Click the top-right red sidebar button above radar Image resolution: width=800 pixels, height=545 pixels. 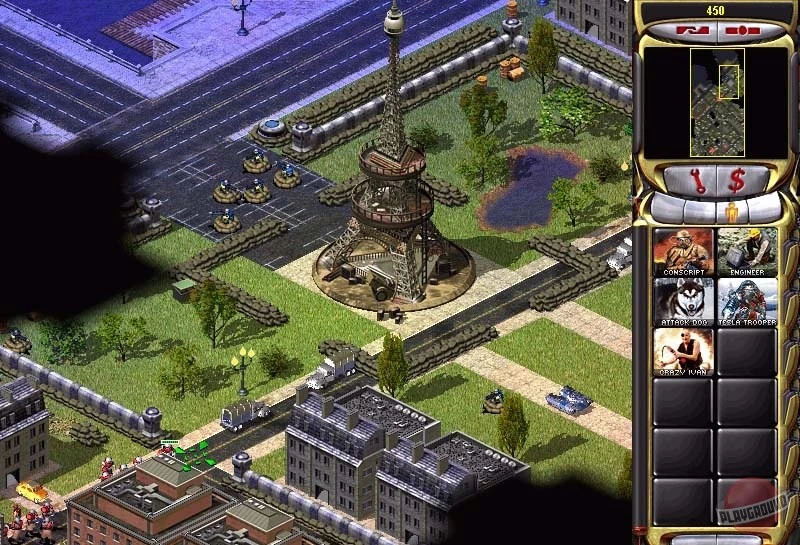click(745, 32)
